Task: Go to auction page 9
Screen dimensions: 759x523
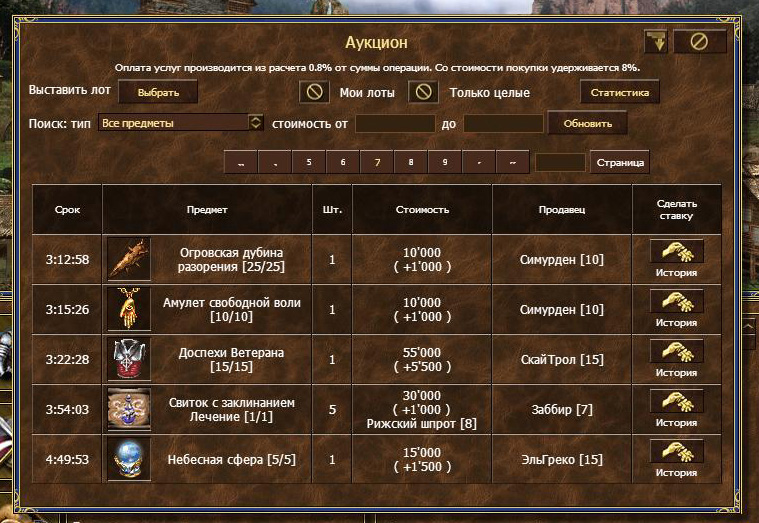Action: click(x=445, y=162)
